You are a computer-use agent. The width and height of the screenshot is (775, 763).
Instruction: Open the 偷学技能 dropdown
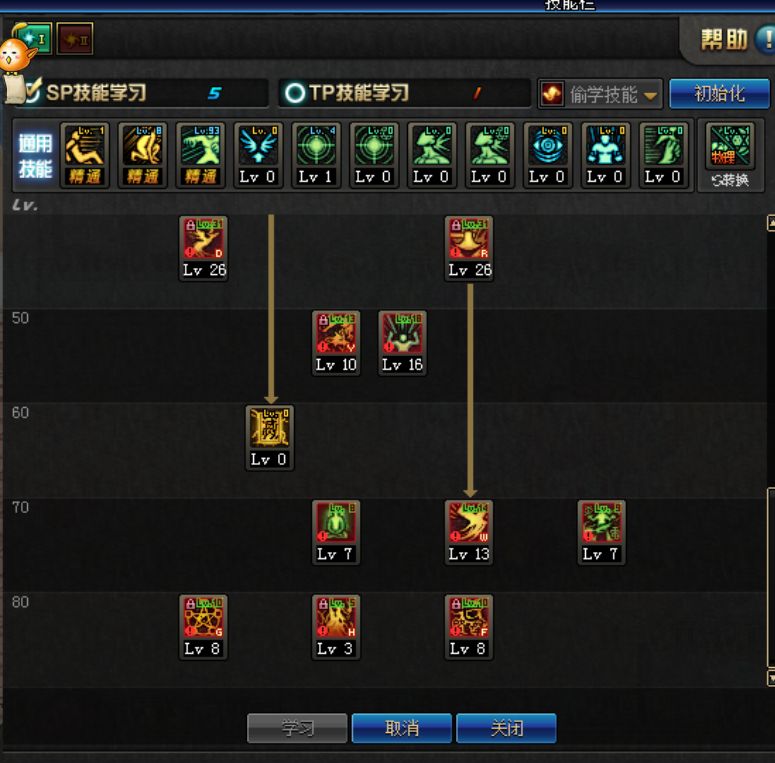(601, 94)
